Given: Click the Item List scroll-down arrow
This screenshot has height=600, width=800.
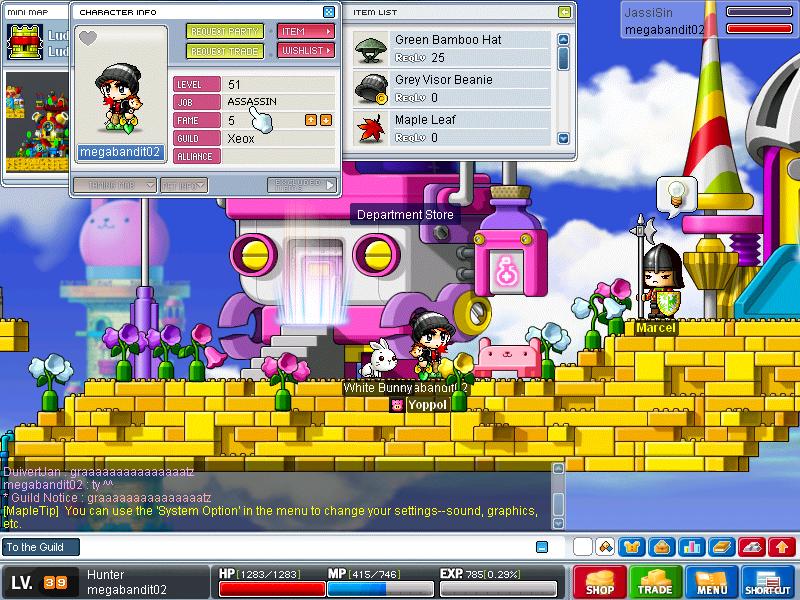Looking at the screenshot, I should coord(562,138).
